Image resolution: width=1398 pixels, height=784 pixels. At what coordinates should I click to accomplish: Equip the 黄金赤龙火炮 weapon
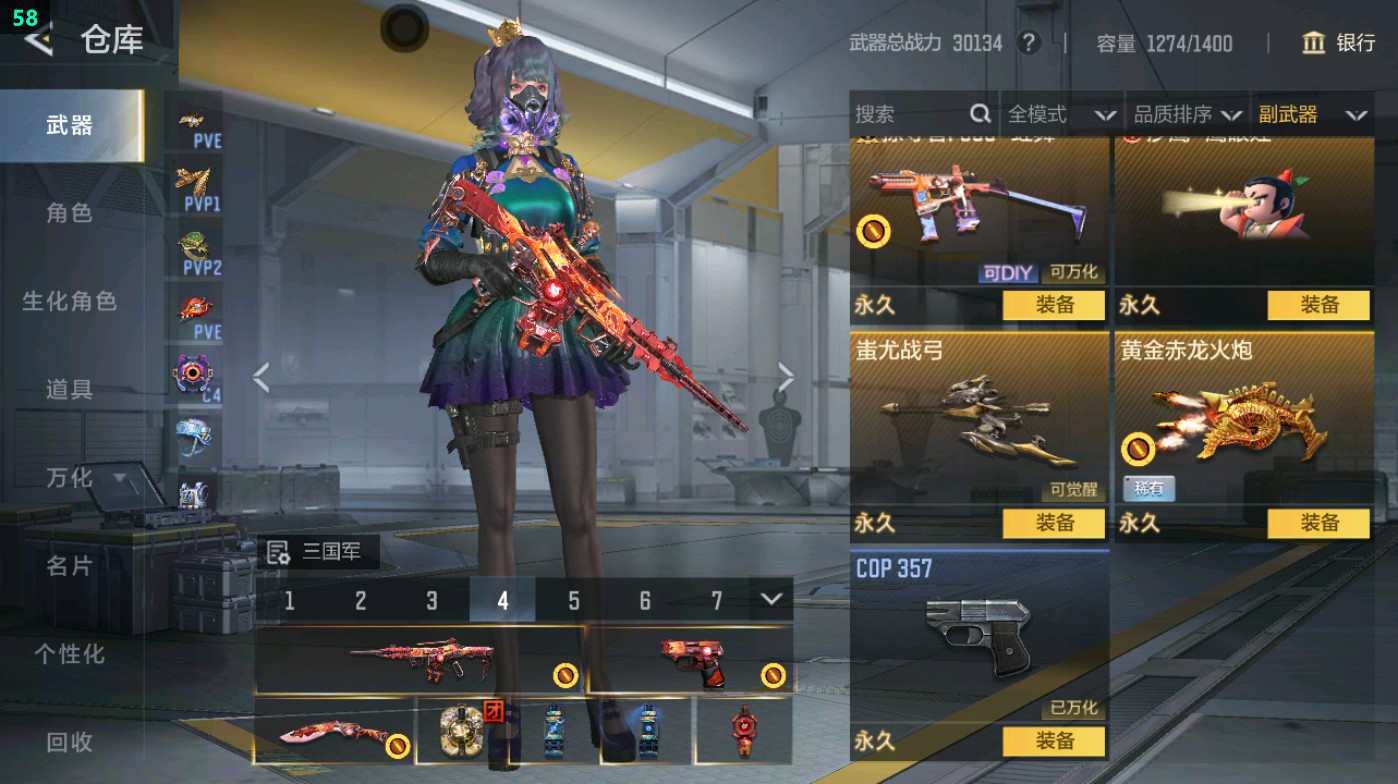pyautogui.click(x=1318, y=523)
